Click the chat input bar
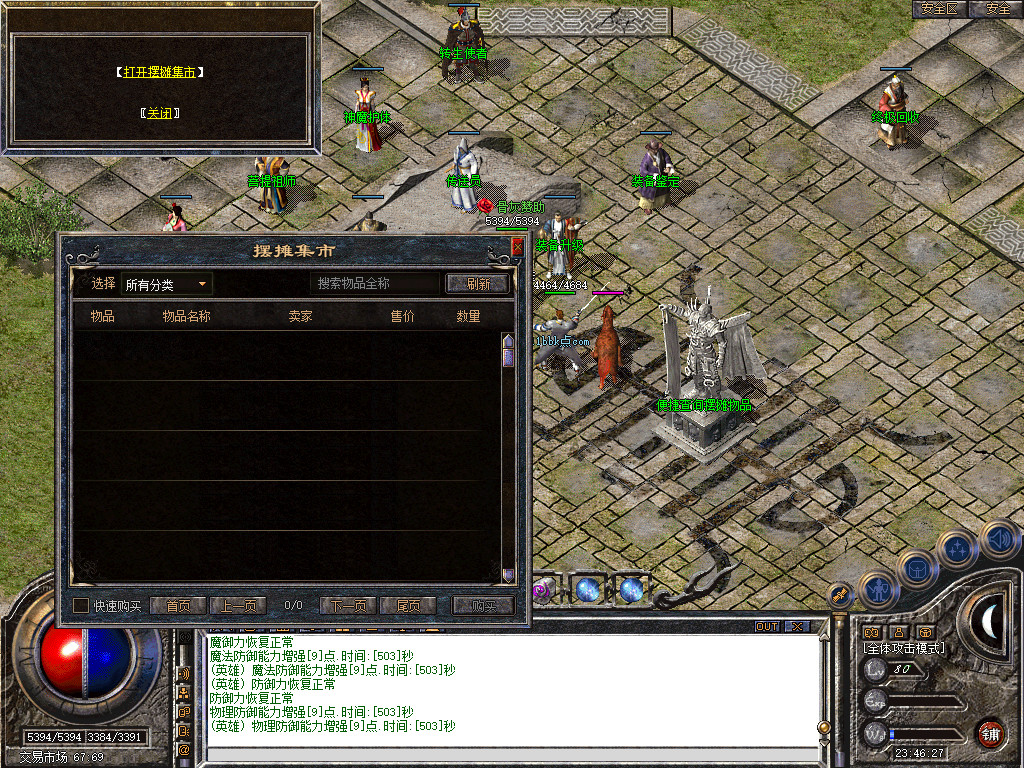The height and width of the screenshot is (768, 1024). tap(510, 757)
